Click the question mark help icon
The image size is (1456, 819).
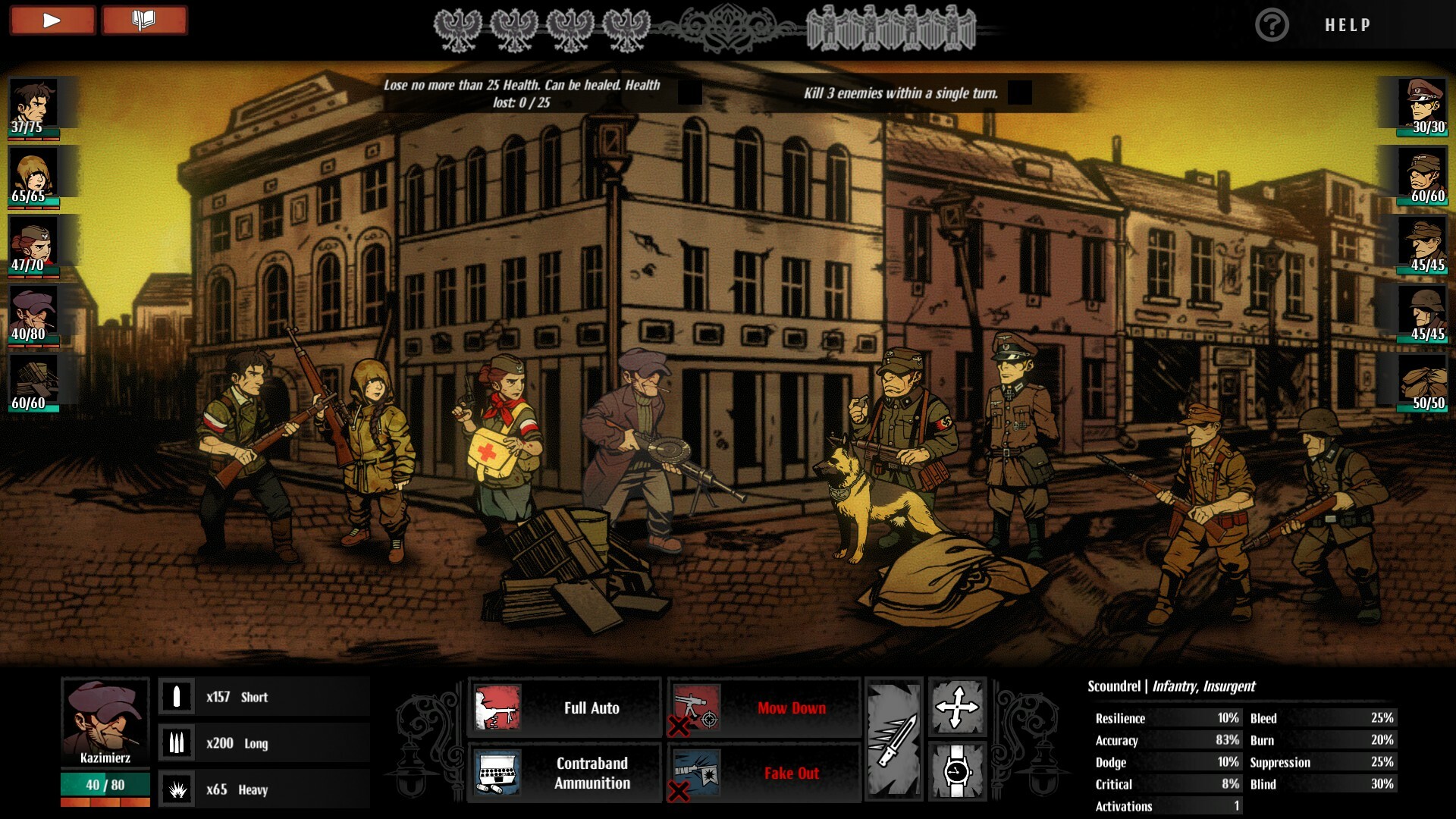(1272, 24)
